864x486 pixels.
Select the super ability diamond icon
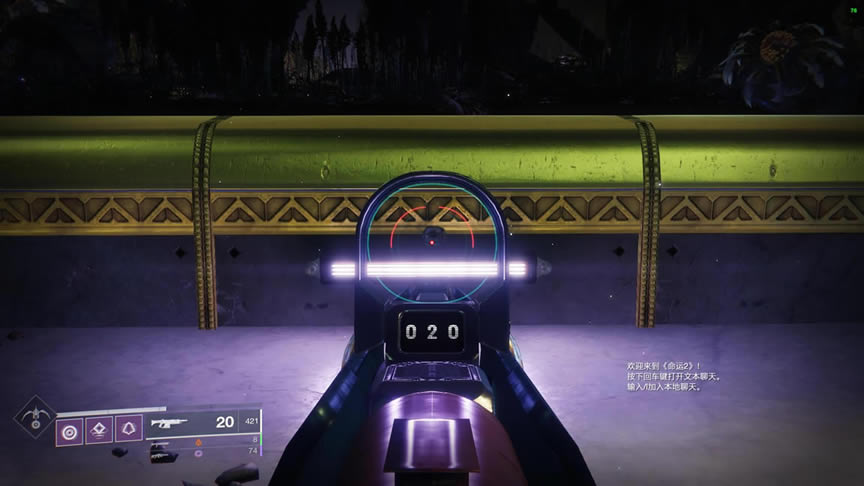point(34,417)
